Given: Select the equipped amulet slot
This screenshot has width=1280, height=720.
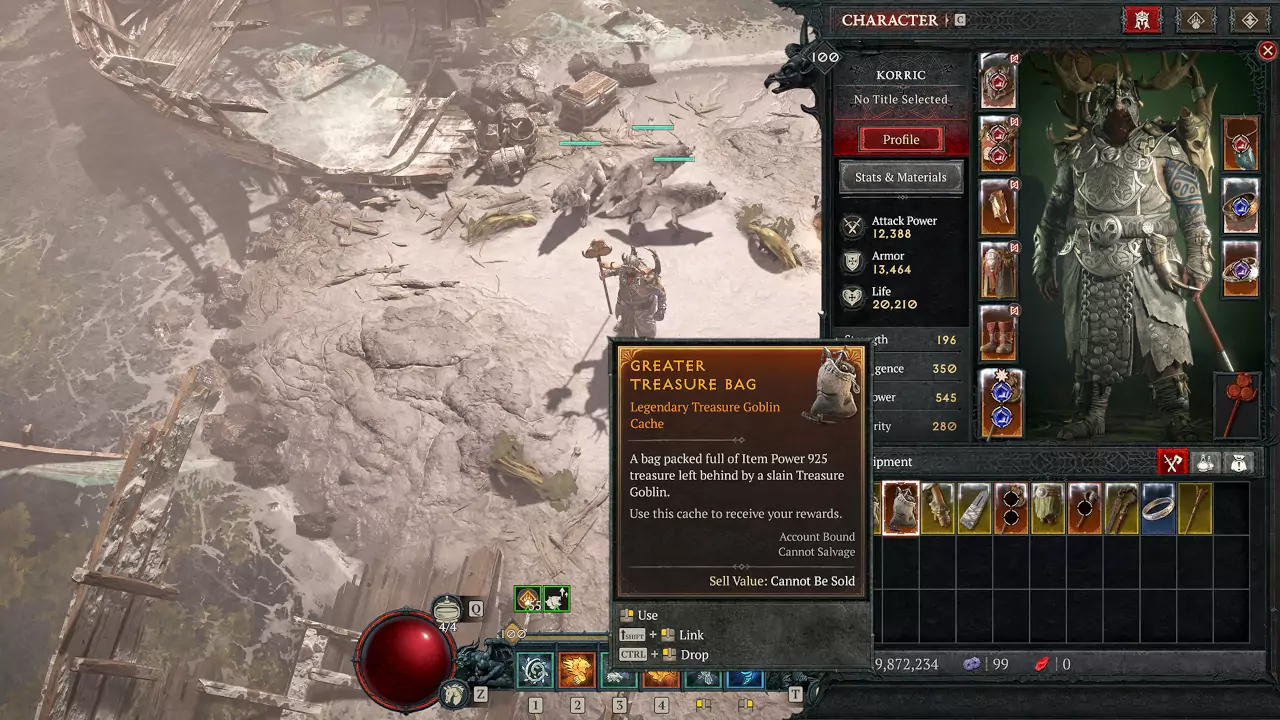Looking at the screenshot, I should point(1241,144).
